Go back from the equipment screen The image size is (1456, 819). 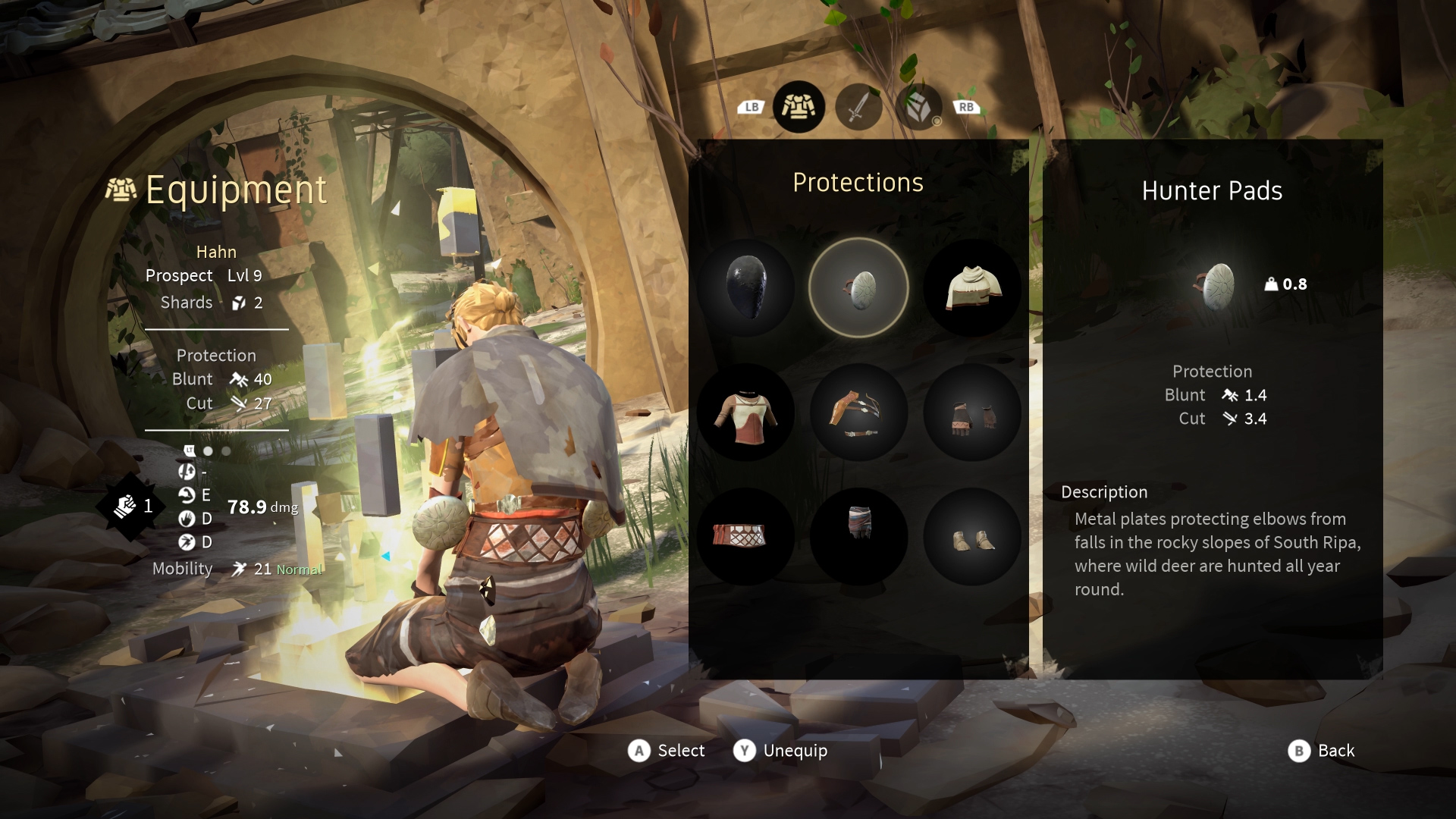[x=1321, y=751]
